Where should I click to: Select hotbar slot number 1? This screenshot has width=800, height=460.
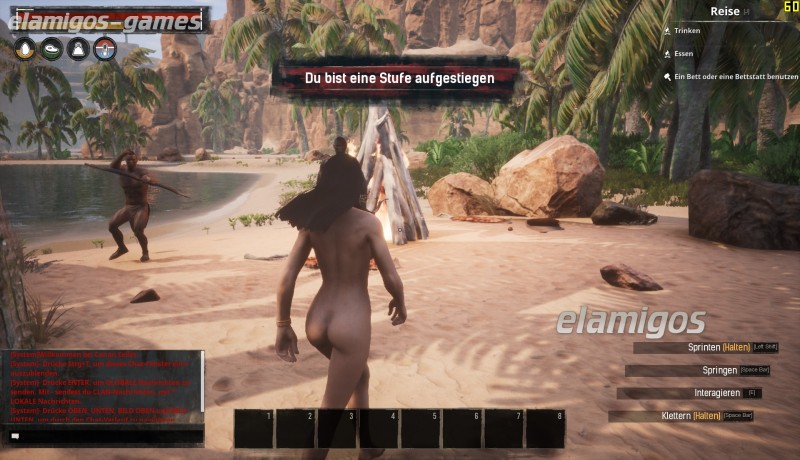(x=254, y=429)
